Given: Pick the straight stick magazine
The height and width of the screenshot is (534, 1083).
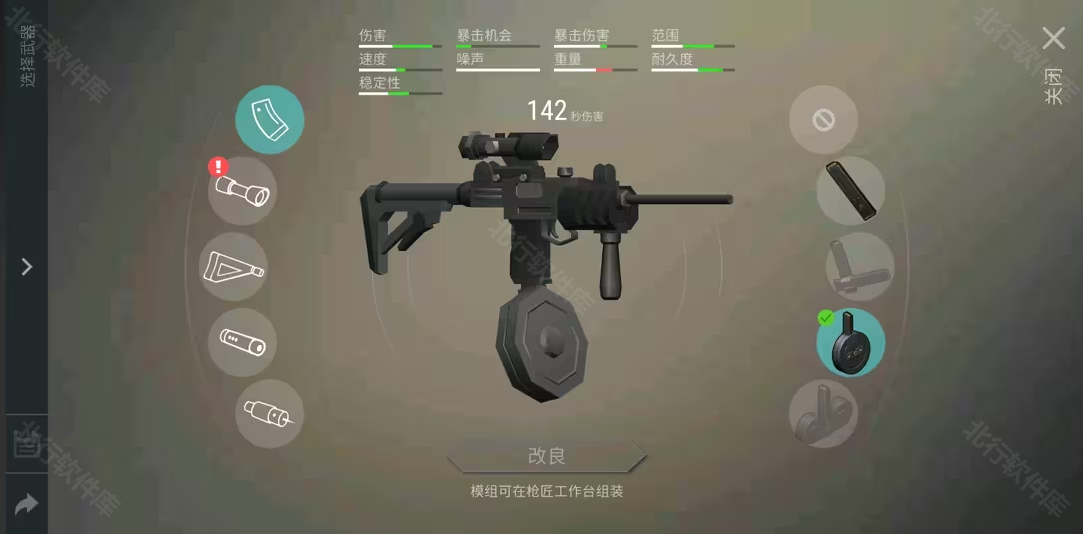Looking at the screenshot, I should click(851, 190).
